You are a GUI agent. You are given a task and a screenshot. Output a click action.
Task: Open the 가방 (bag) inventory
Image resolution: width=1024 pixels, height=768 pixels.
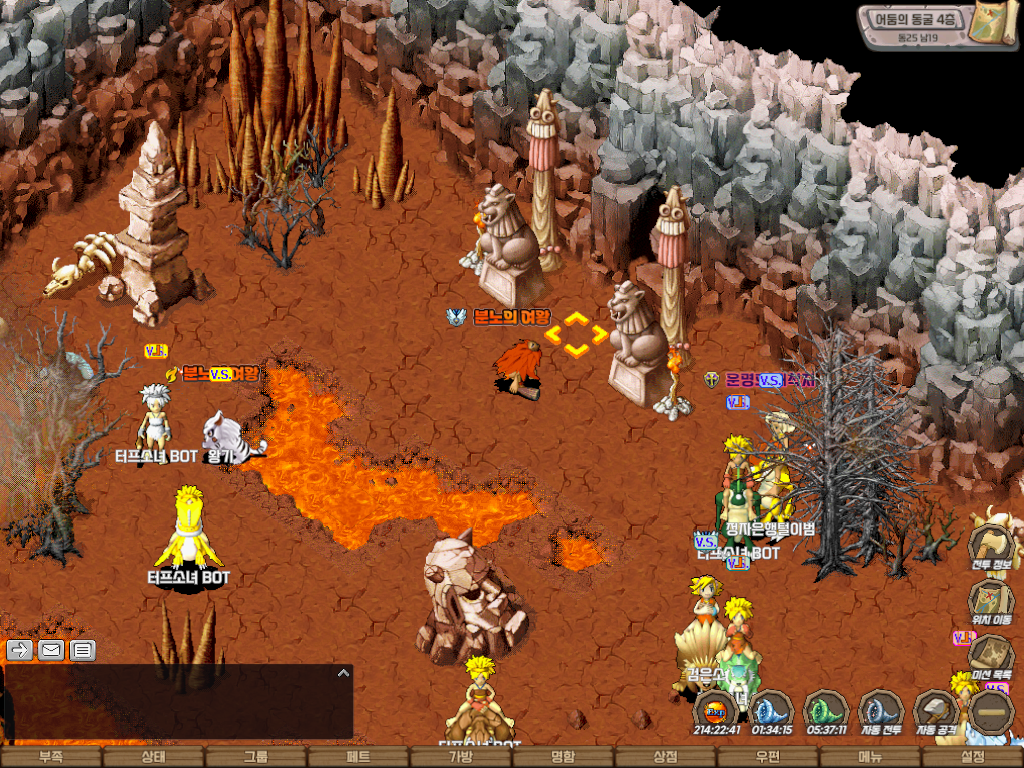461,758
